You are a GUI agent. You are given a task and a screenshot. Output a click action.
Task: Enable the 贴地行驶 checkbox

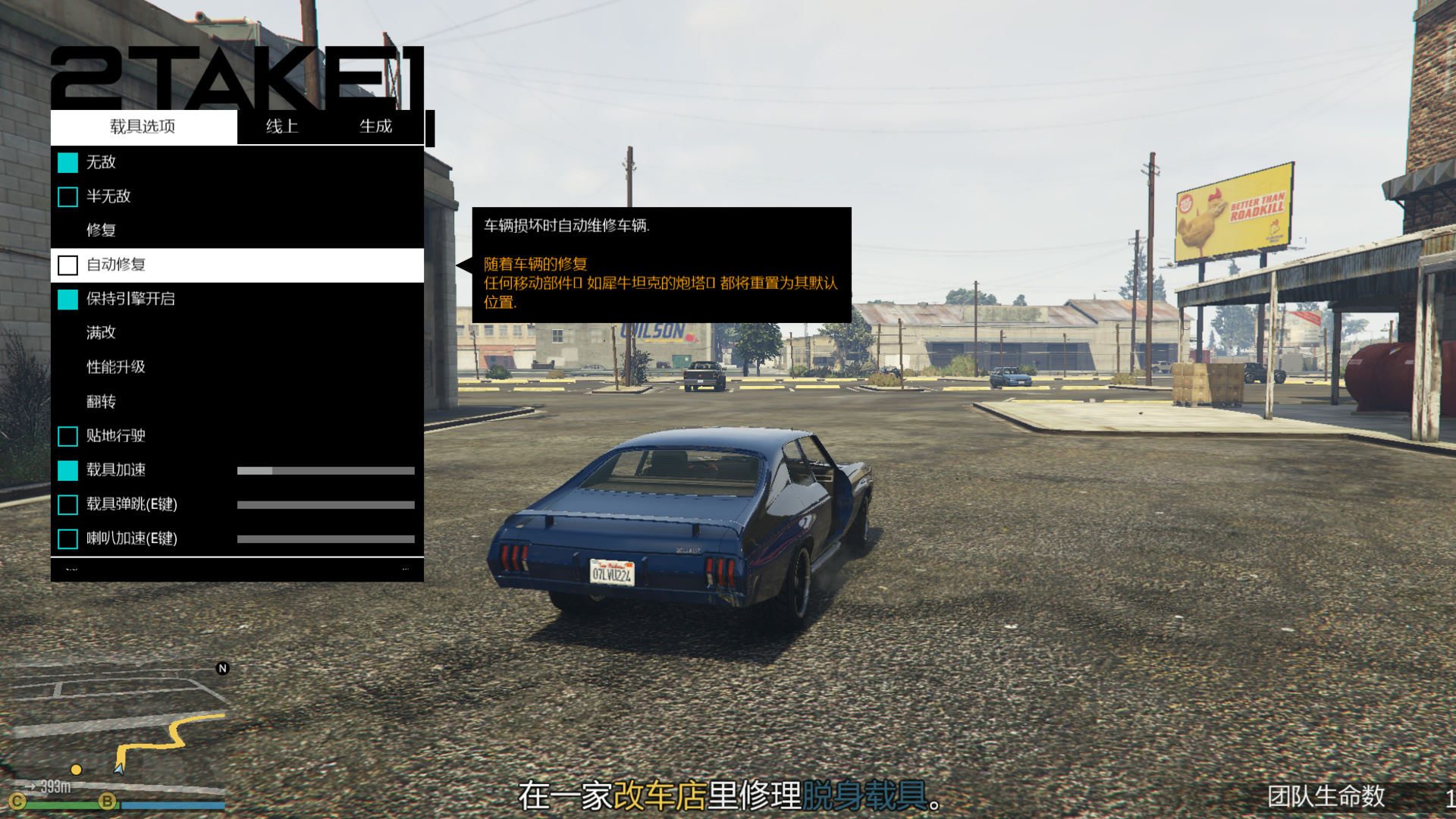tap(68, 436)
